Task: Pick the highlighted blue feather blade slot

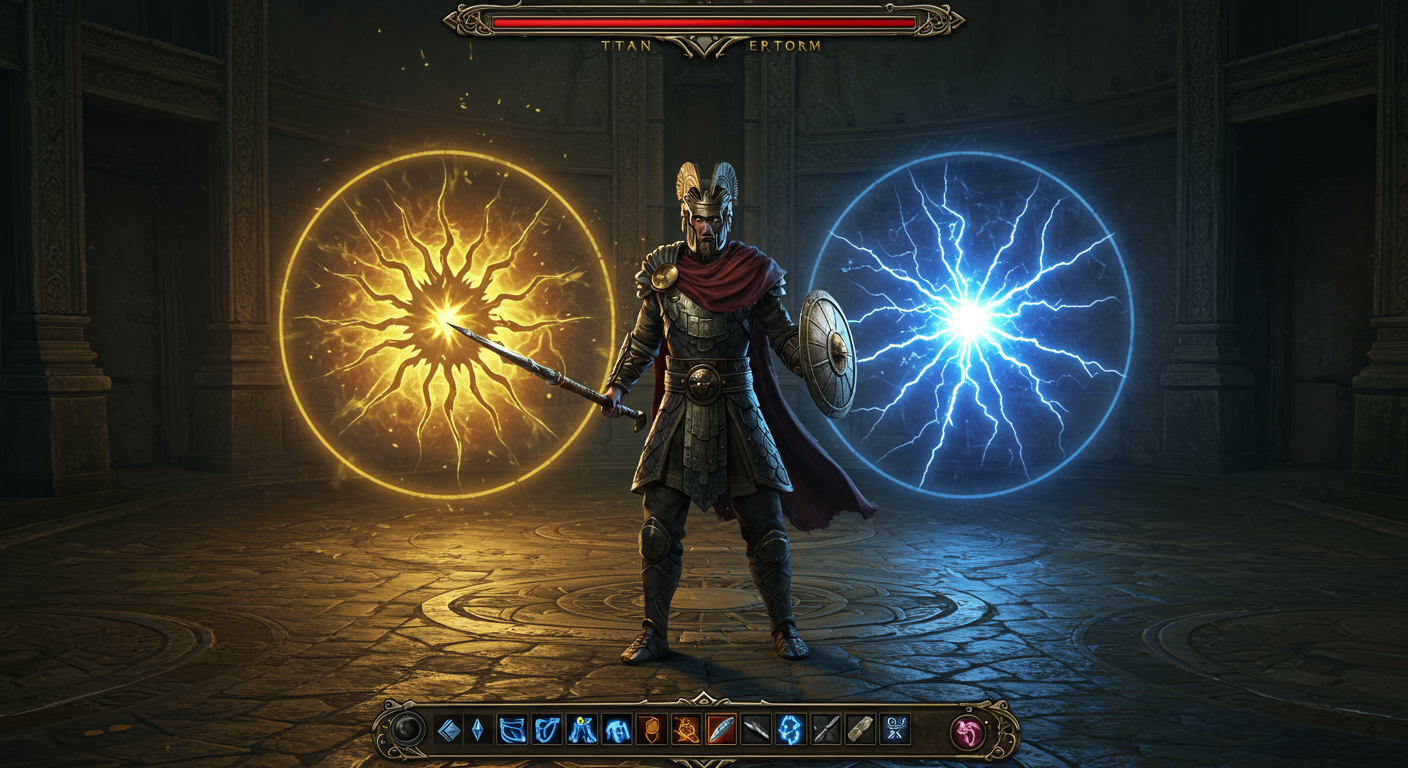Action: 721,730
